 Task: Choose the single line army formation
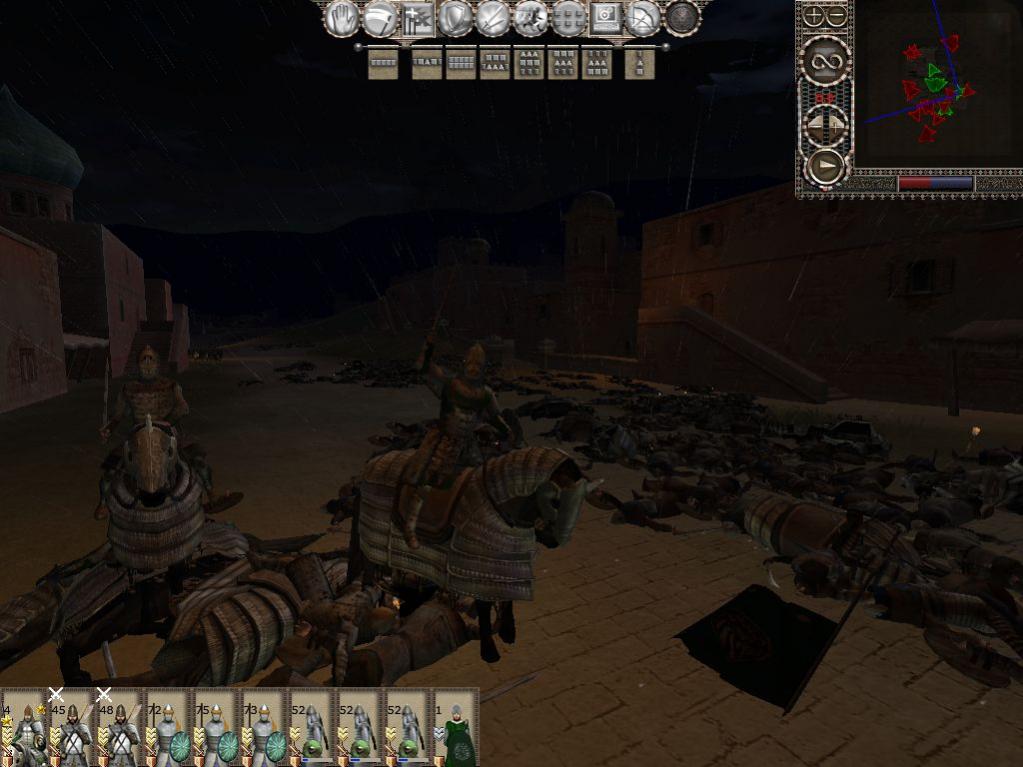[x=383, y=63]
